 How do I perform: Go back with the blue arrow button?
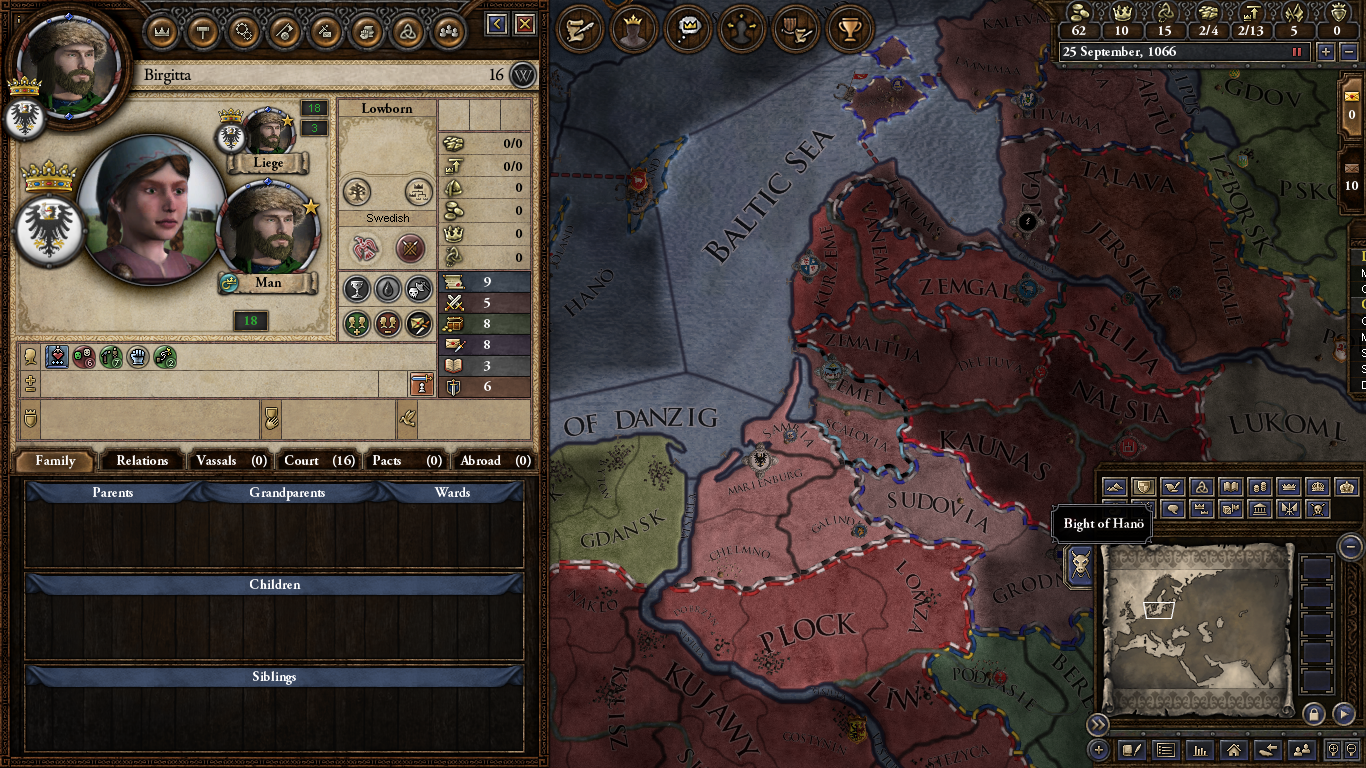(497, 24)
